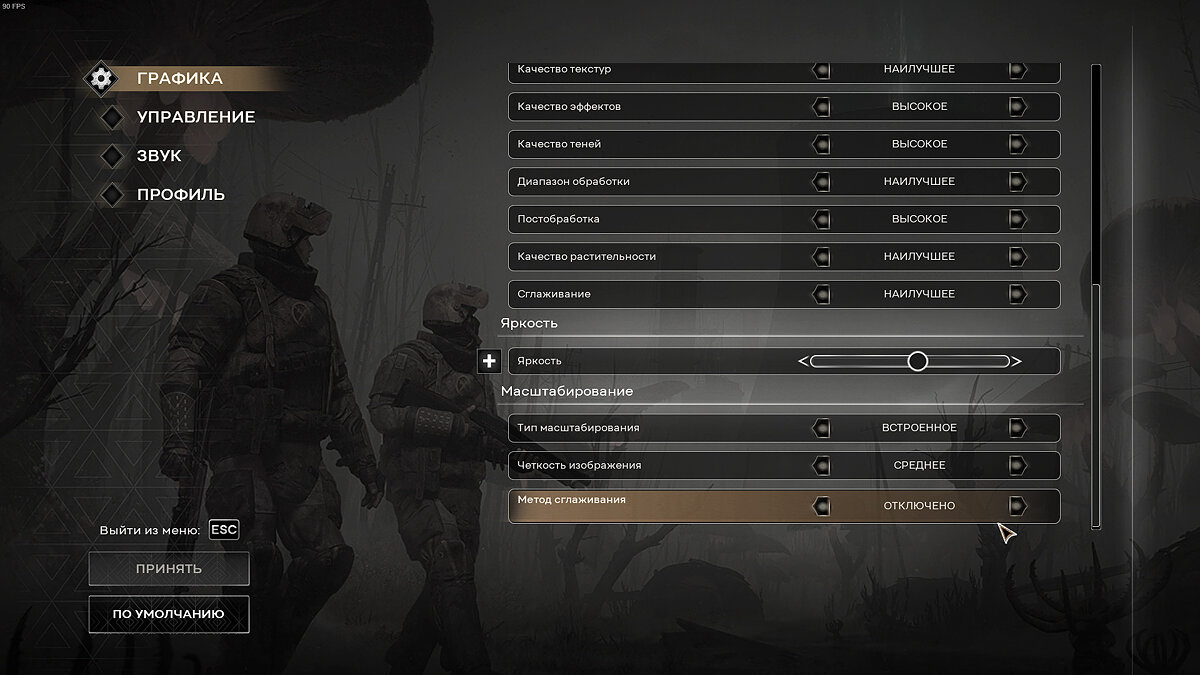Click right arrow for Качество текстур
Image resolution: width=1200 pixels, height=675 pixels.
tap(1017, 70)
